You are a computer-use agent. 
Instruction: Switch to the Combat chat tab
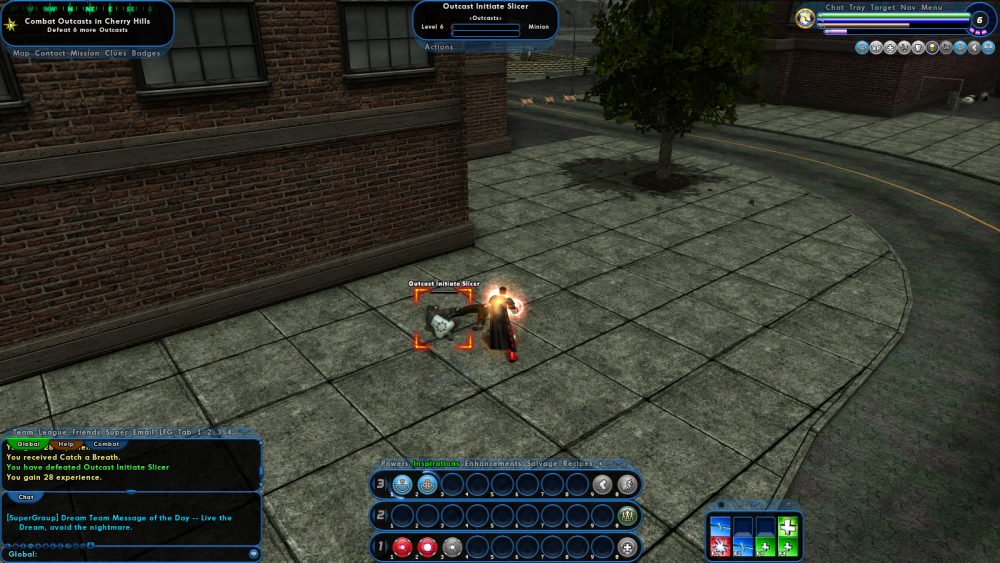(x=106, y=443)
